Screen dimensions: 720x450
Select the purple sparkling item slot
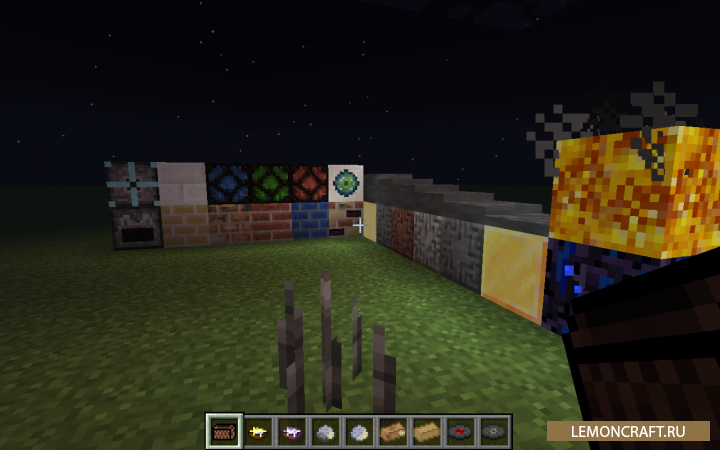pos(291,432)
